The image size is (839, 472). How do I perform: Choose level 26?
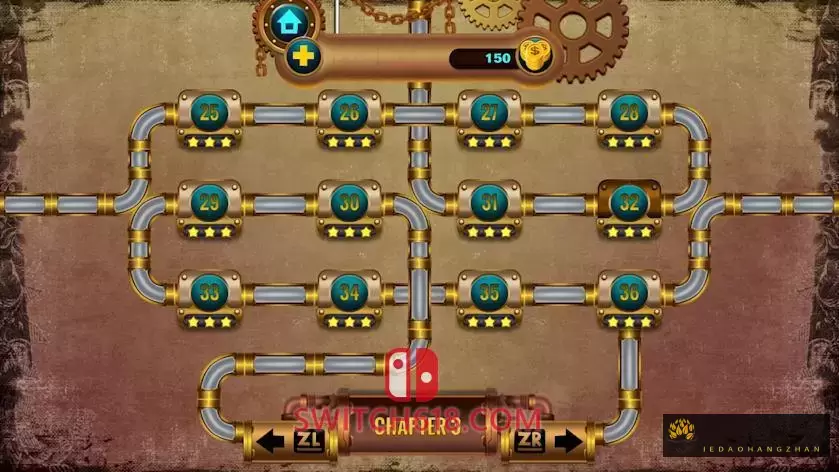[x=349, y=113]
